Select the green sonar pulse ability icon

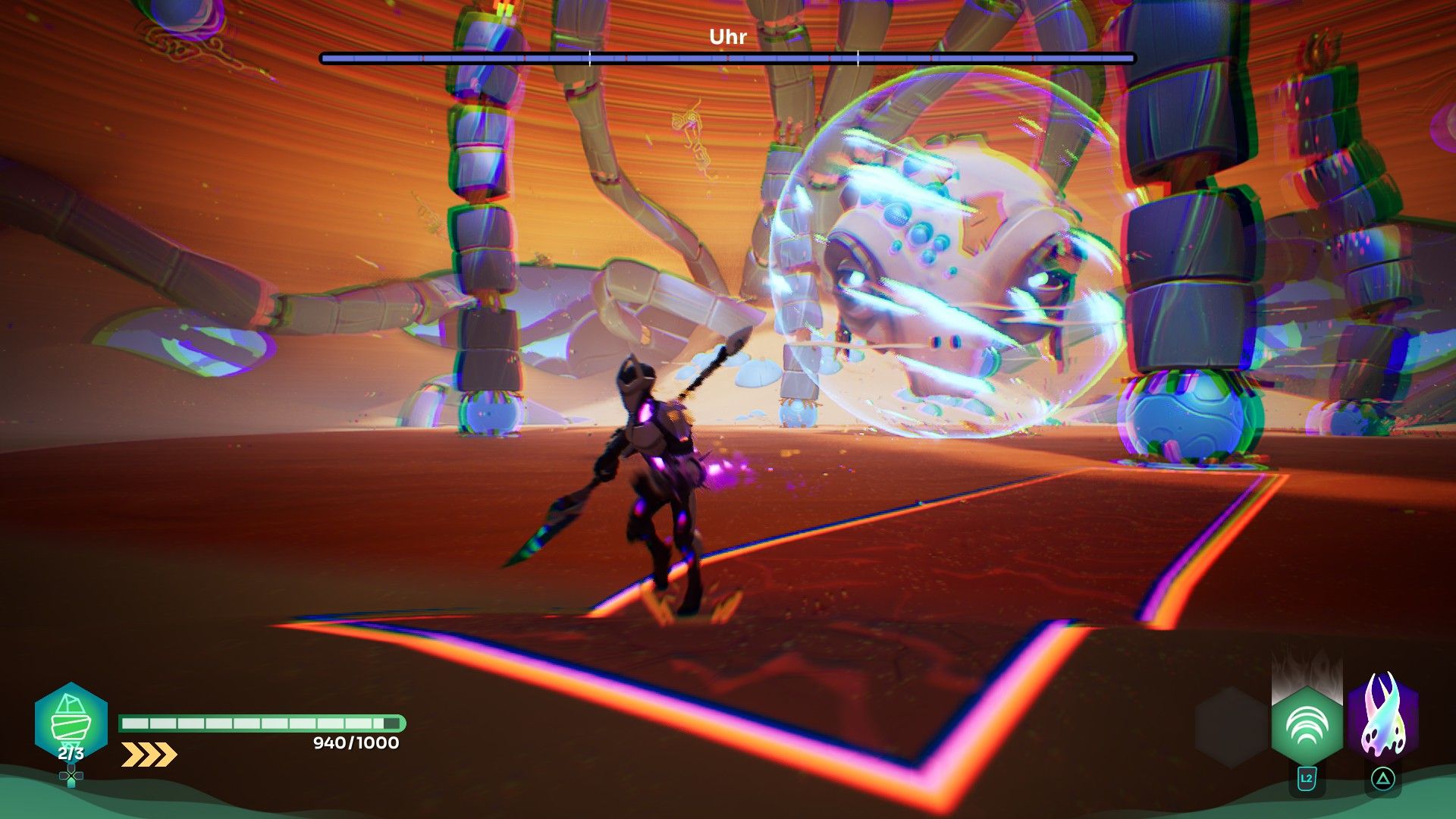point(1307,724)
